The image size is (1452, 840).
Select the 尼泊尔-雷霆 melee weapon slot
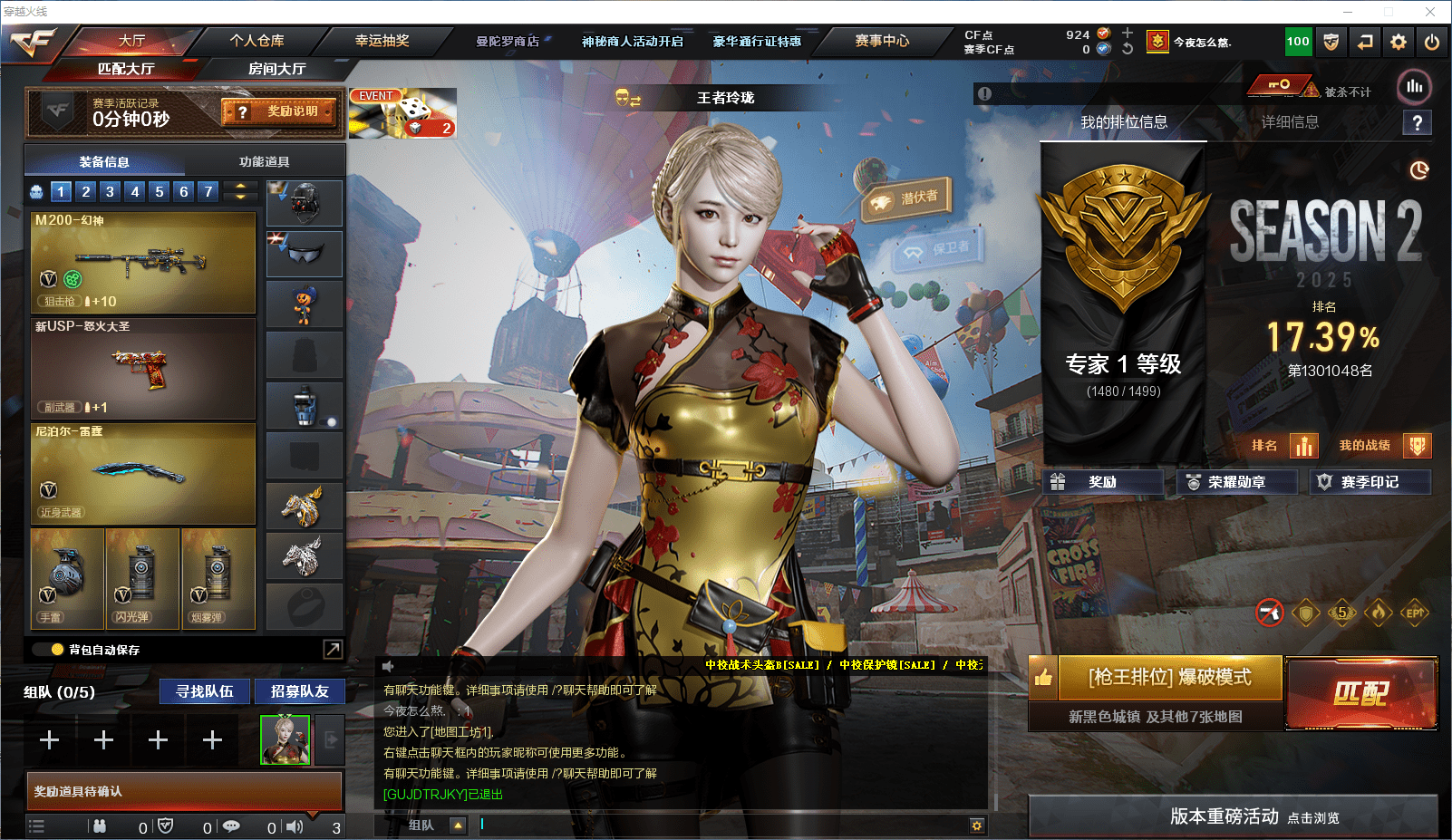tap(143, 474)
